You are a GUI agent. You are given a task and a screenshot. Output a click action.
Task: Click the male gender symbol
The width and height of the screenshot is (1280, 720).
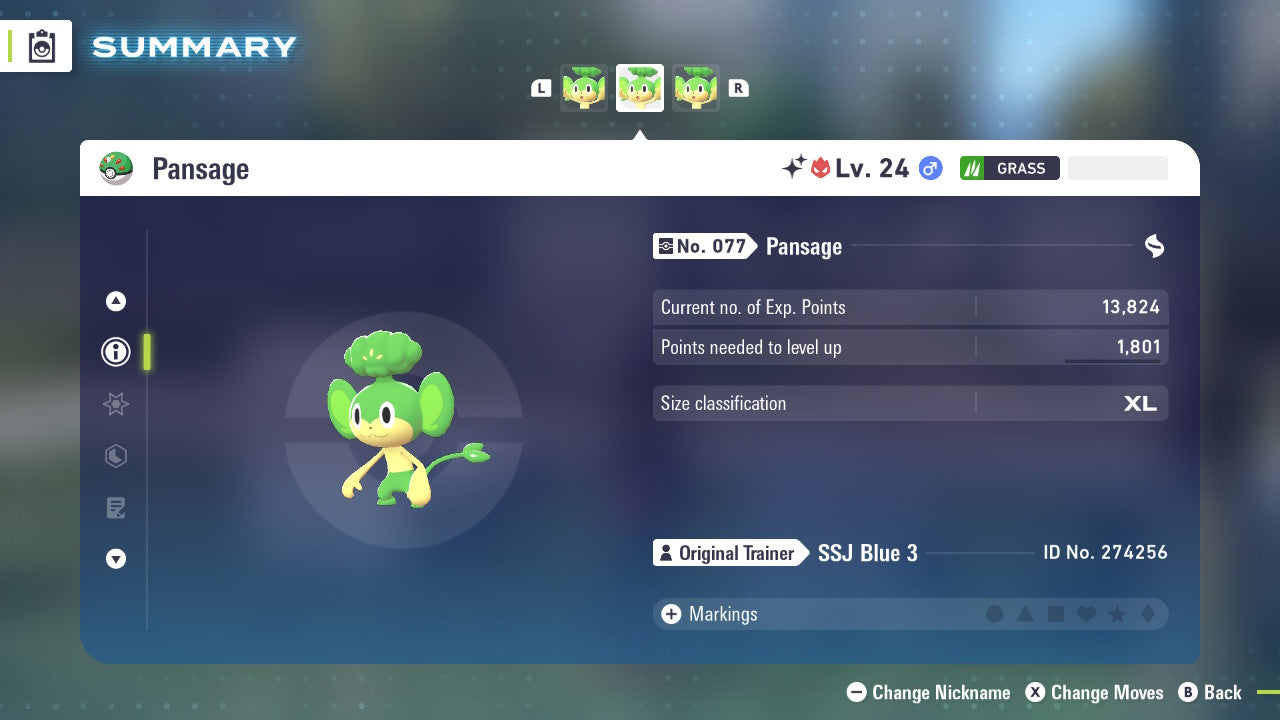[928, 169]
